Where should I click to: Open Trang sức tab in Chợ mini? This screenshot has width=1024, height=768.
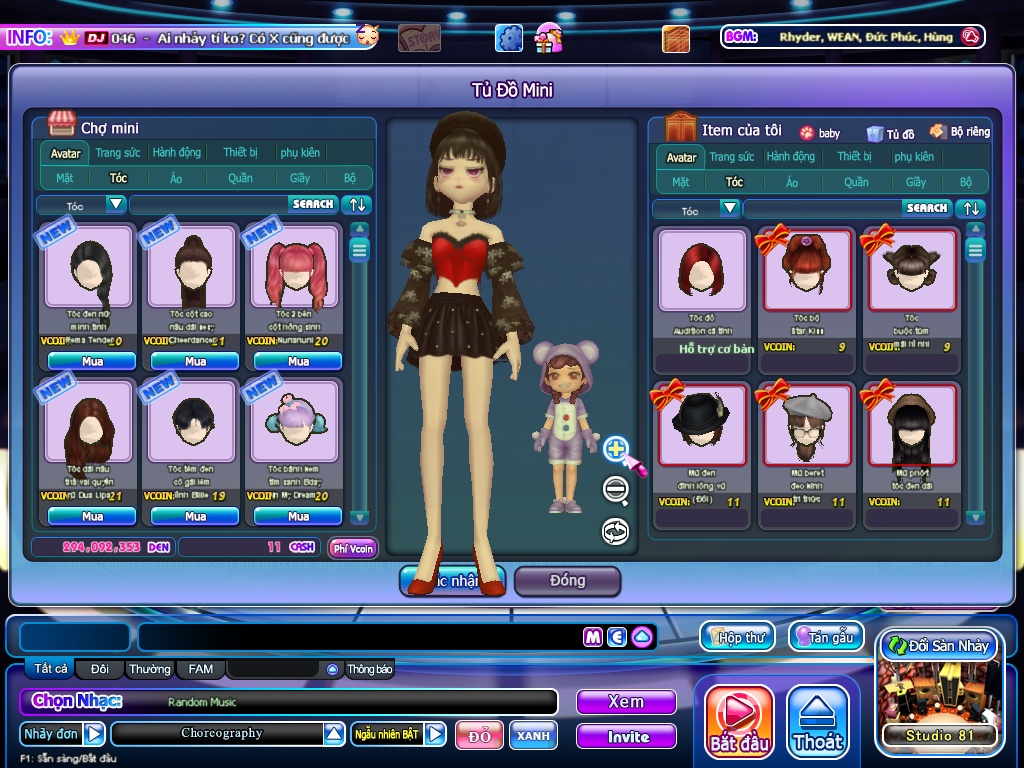pos(118,153)
